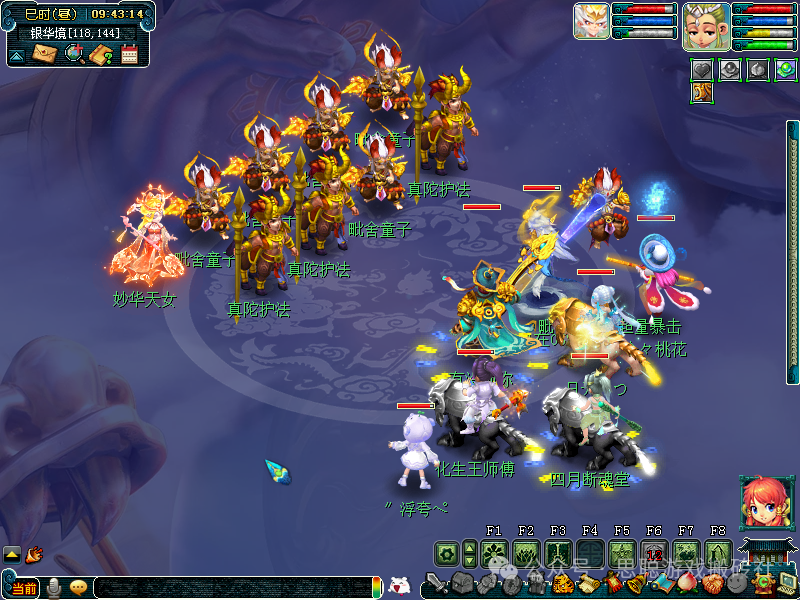Click the pet portrait with white hair
The image size is (800, 600).
pos(591,22)
